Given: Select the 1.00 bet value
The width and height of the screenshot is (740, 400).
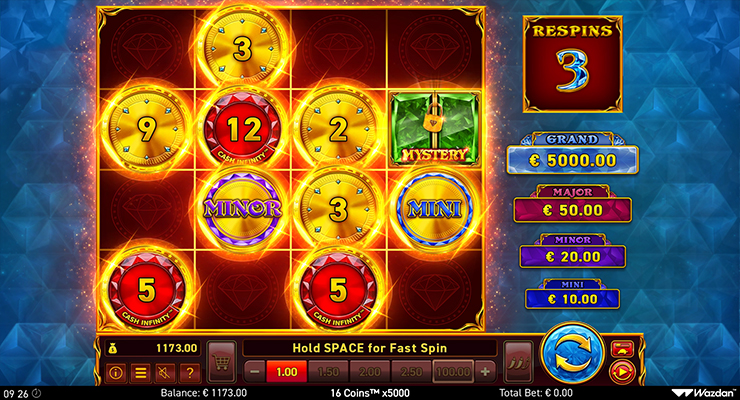Looking at the screenshot, I should [x=289, y=372].
